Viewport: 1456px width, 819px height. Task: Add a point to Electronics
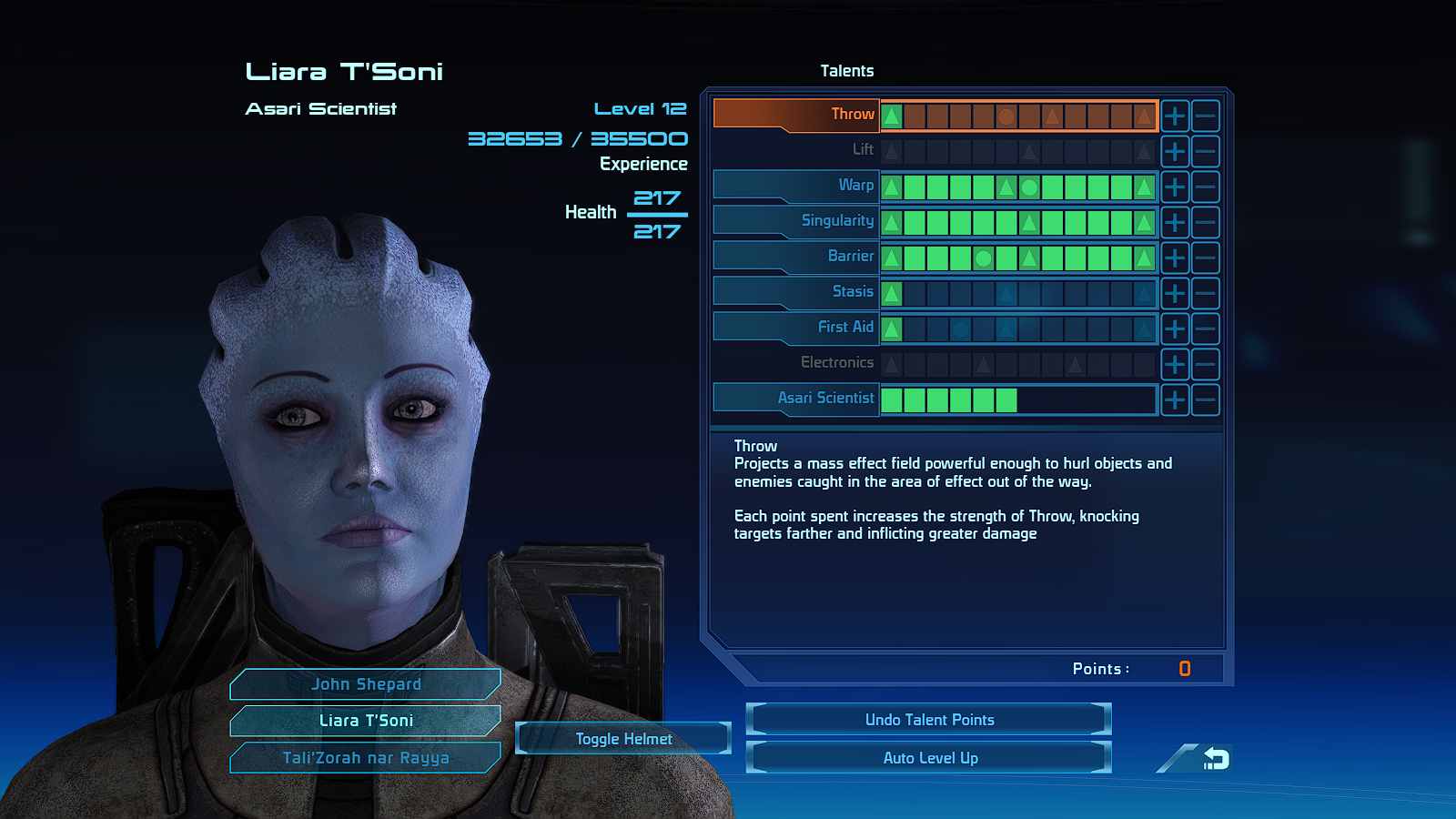[1175, 364]
